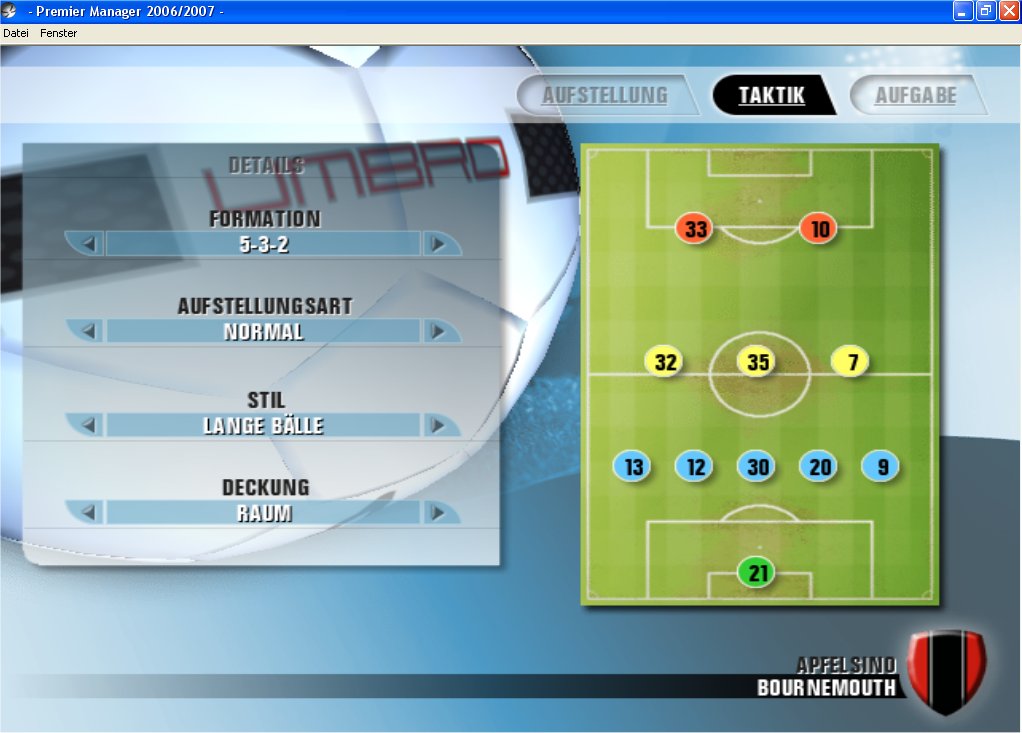Screen dimensions: 1022x733
Task: Select the Aufgabe tab
Action: (915, 96)
